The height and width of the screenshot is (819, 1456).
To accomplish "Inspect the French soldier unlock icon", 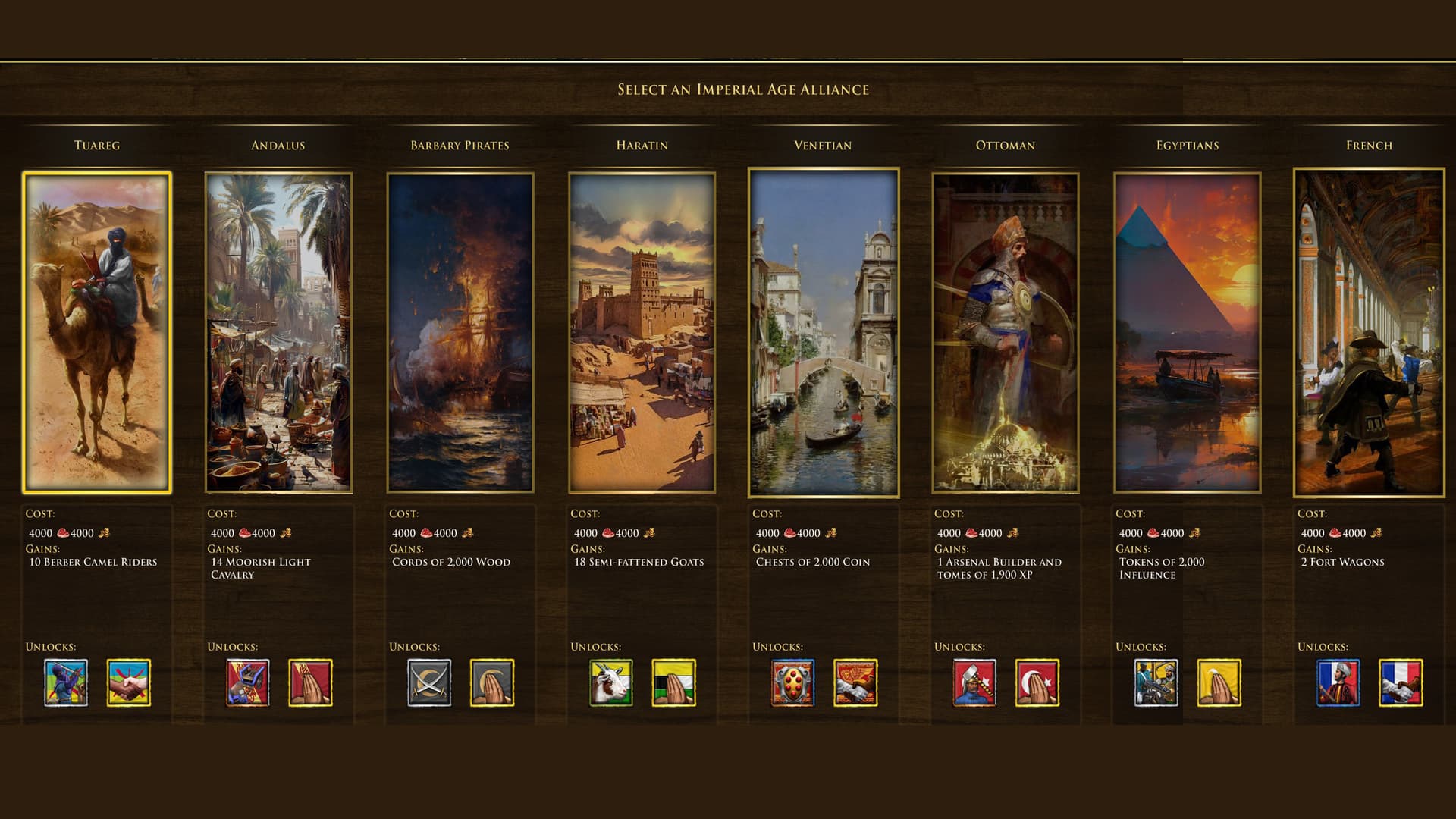I will coord(1338,682).
